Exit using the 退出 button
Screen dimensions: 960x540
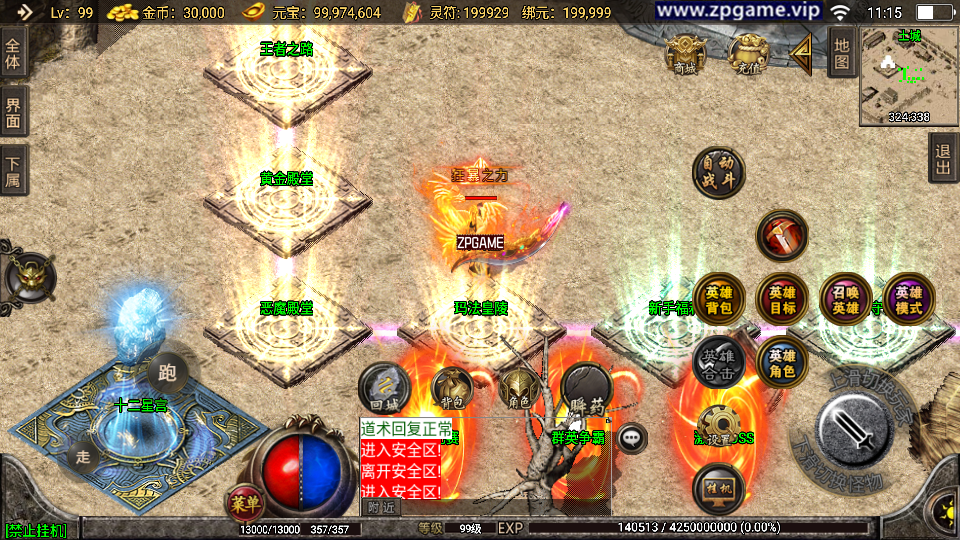pyautogui.click(x=942, y=159)
